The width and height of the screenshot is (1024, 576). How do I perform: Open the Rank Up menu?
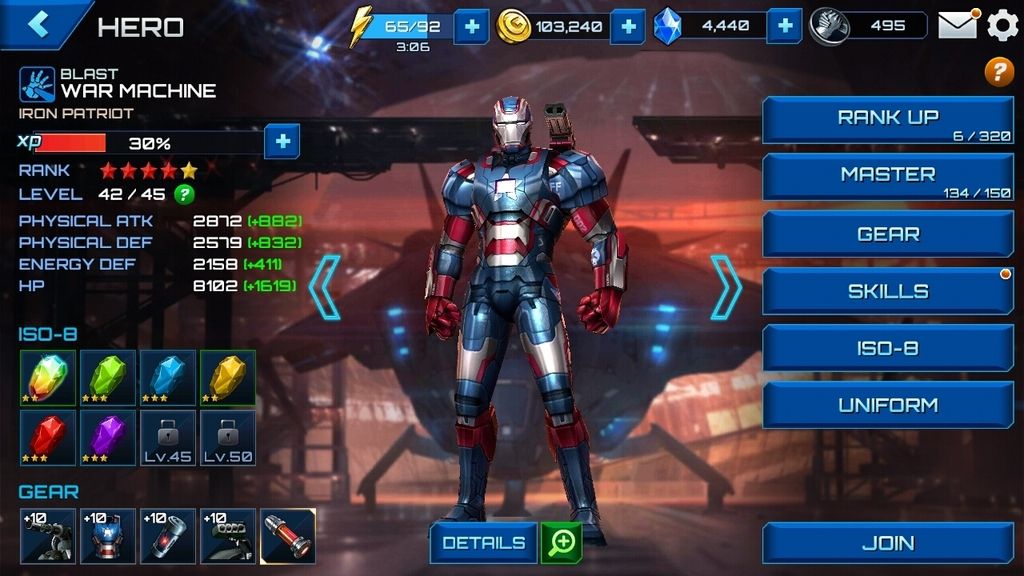pos(888,120)
